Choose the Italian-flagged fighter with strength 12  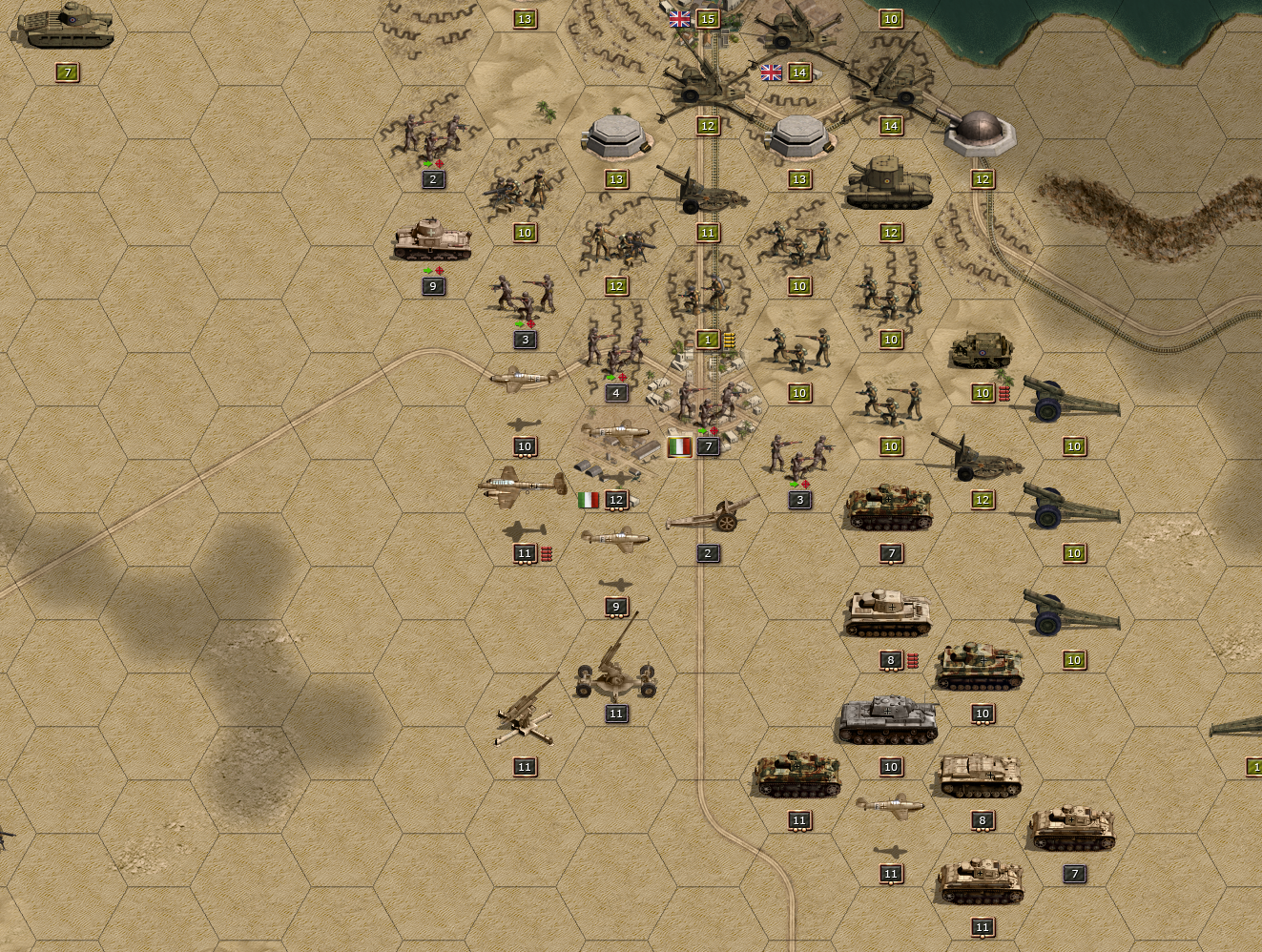click(x=615, y=436)
